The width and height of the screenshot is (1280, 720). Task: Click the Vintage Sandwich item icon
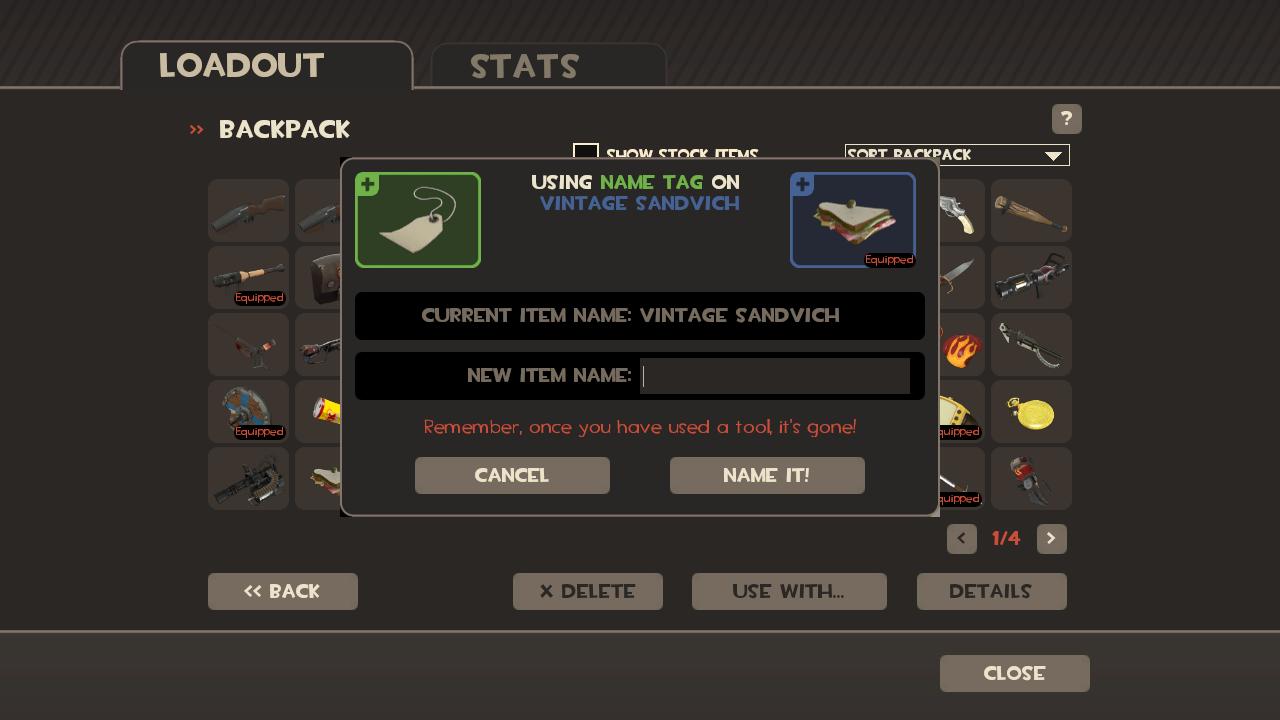pos(852,220)
